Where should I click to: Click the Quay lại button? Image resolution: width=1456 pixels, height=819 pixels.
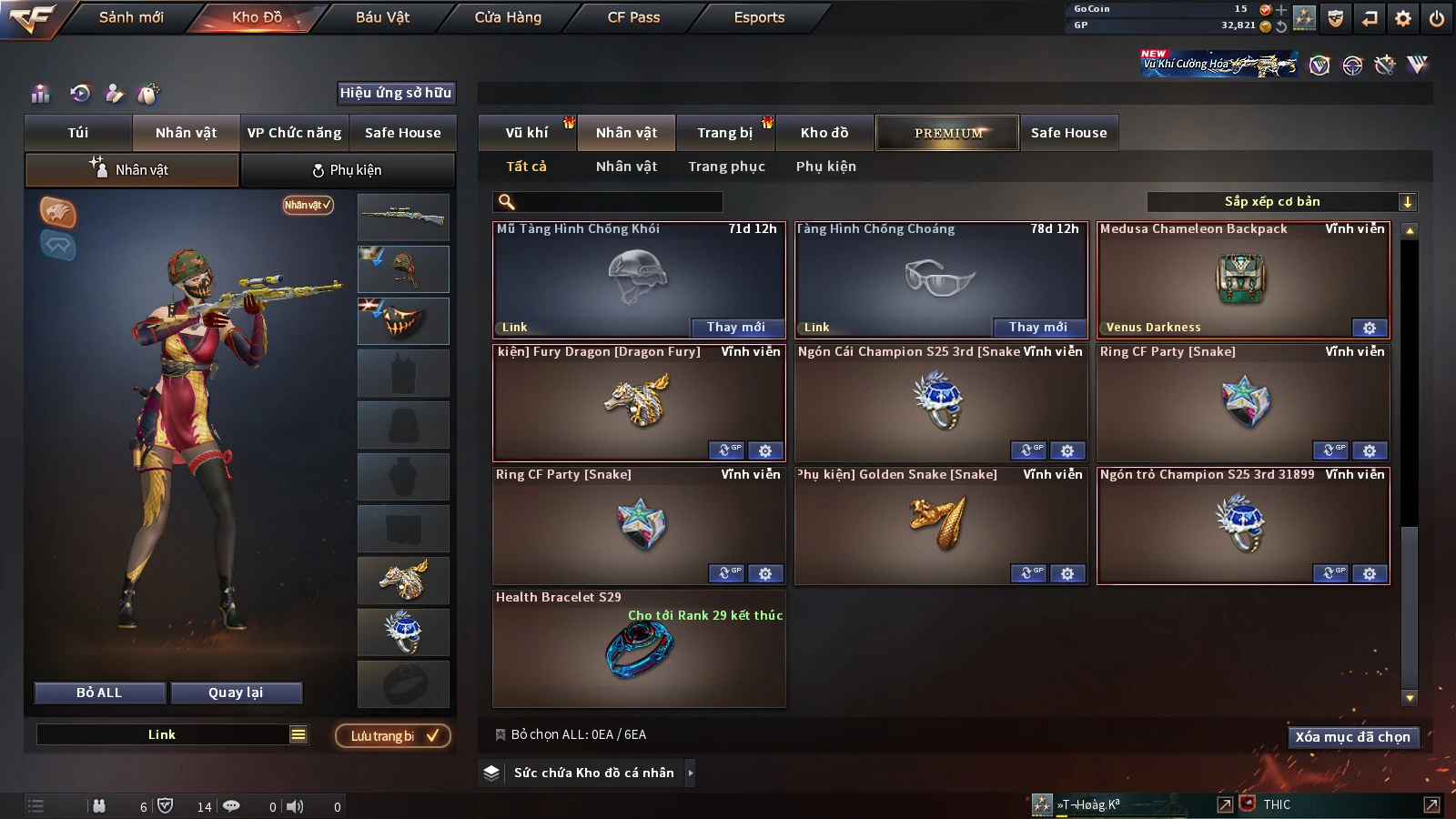236,693
